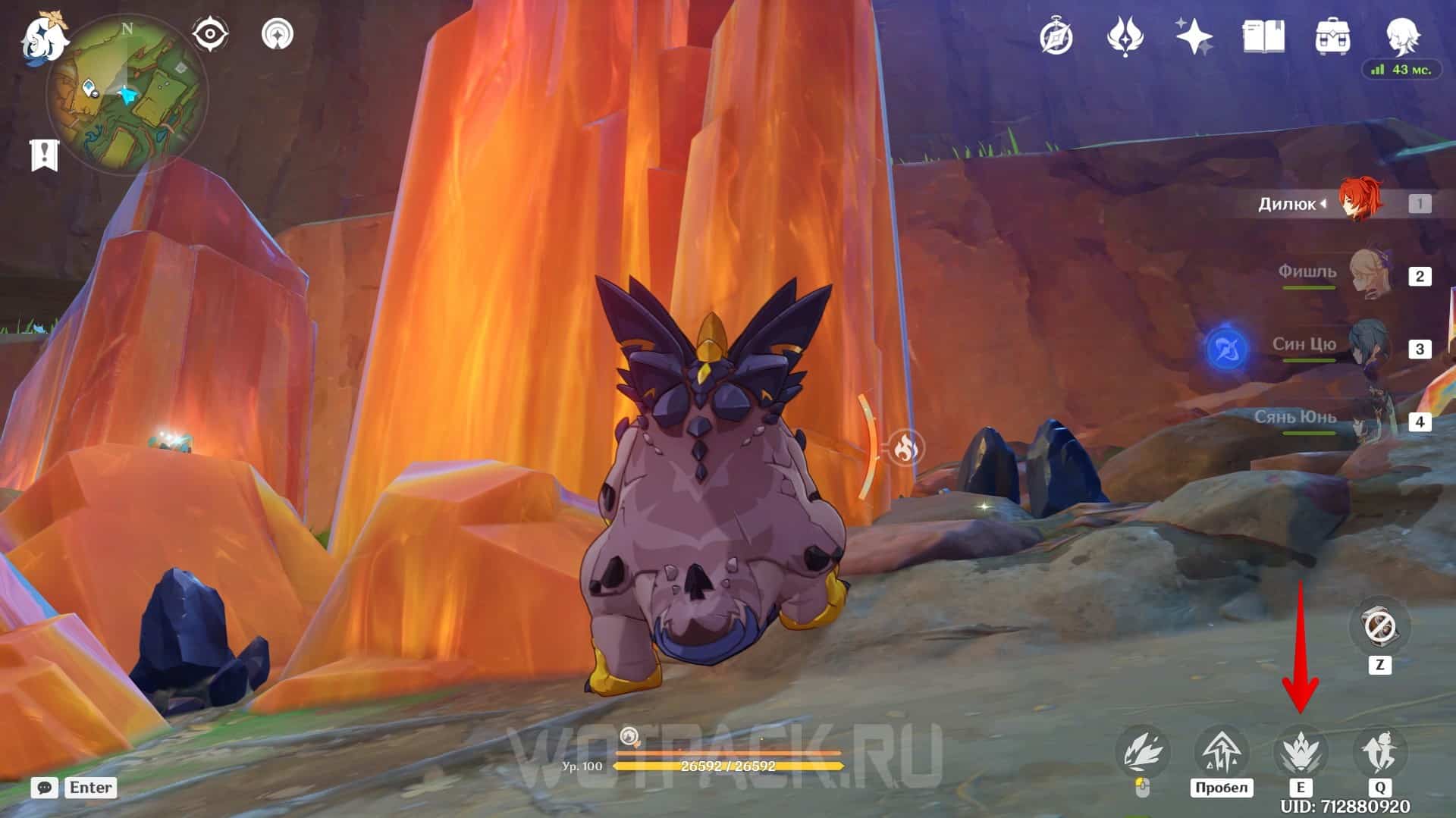This screenshot has width=1456, height=818.
Task: Open the adventurer handbook book icon
Action: (x=1263, y=36)
